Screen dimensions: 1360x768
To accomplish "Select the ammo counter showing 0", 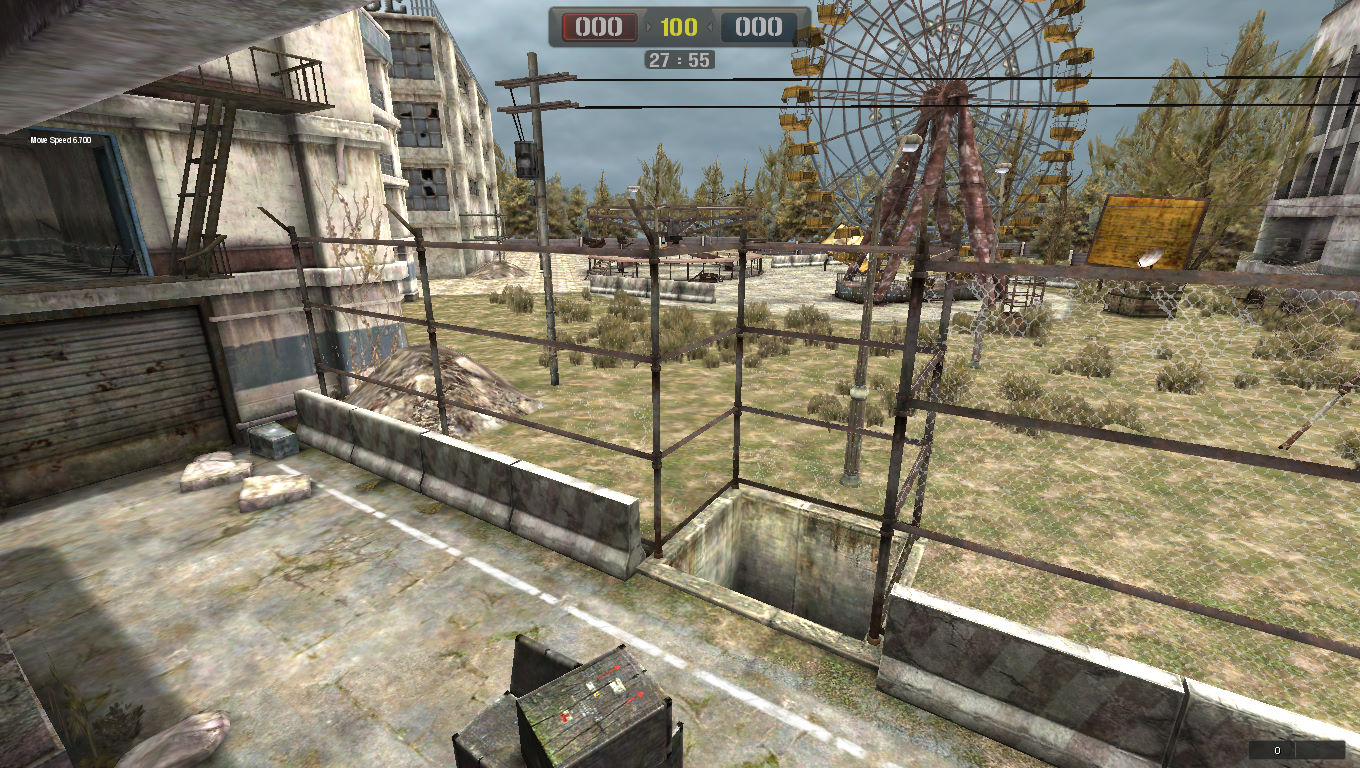I will [x=1276, y=748].
